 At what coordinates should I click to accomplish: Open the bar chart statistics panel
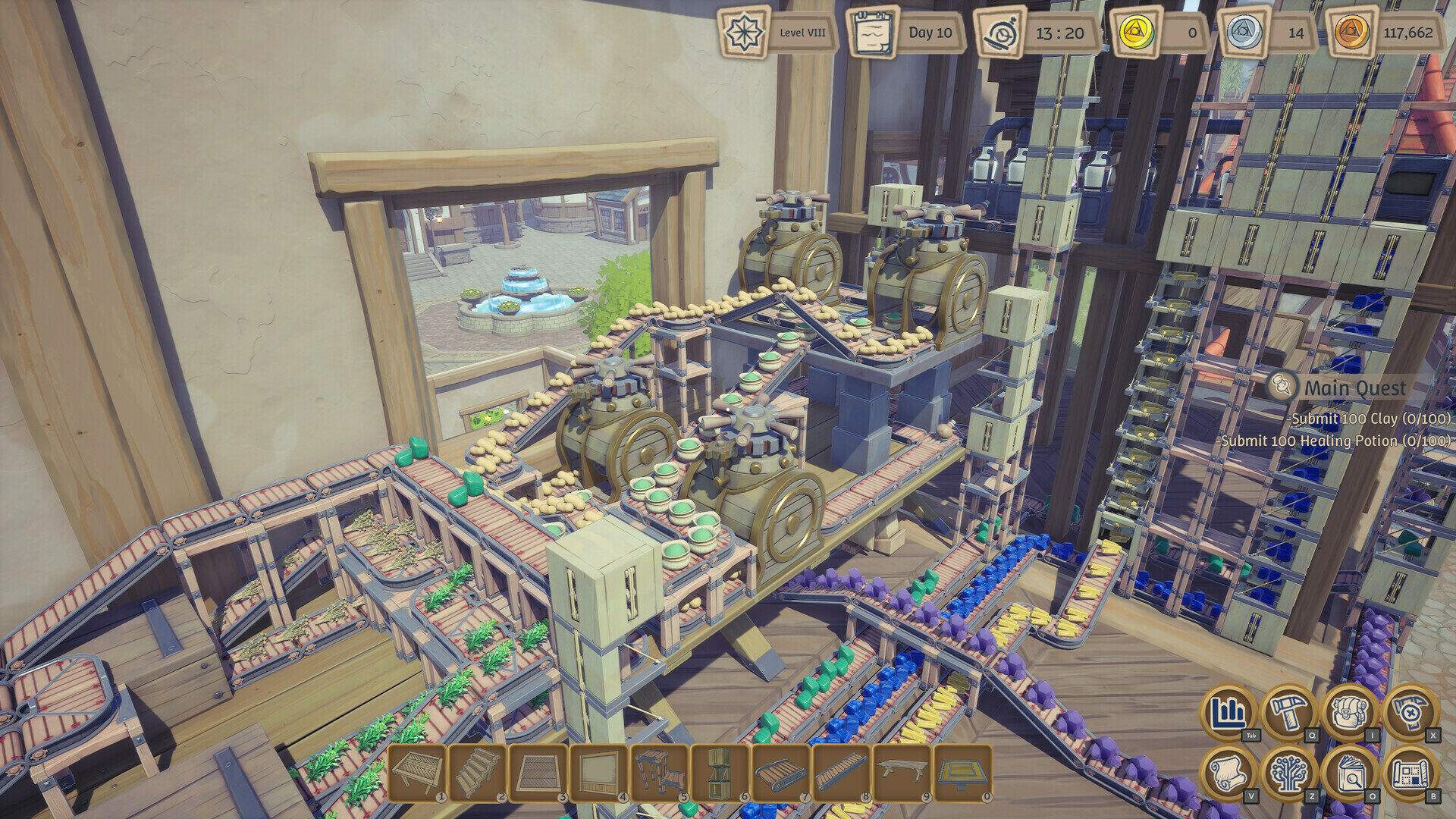coord(1228,712)
